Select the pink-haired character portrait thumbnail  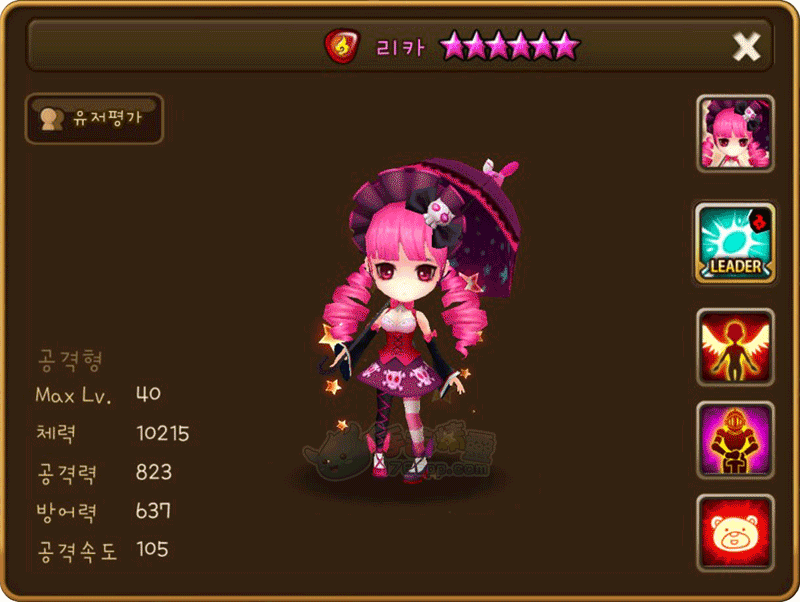[x=735, y=135]
